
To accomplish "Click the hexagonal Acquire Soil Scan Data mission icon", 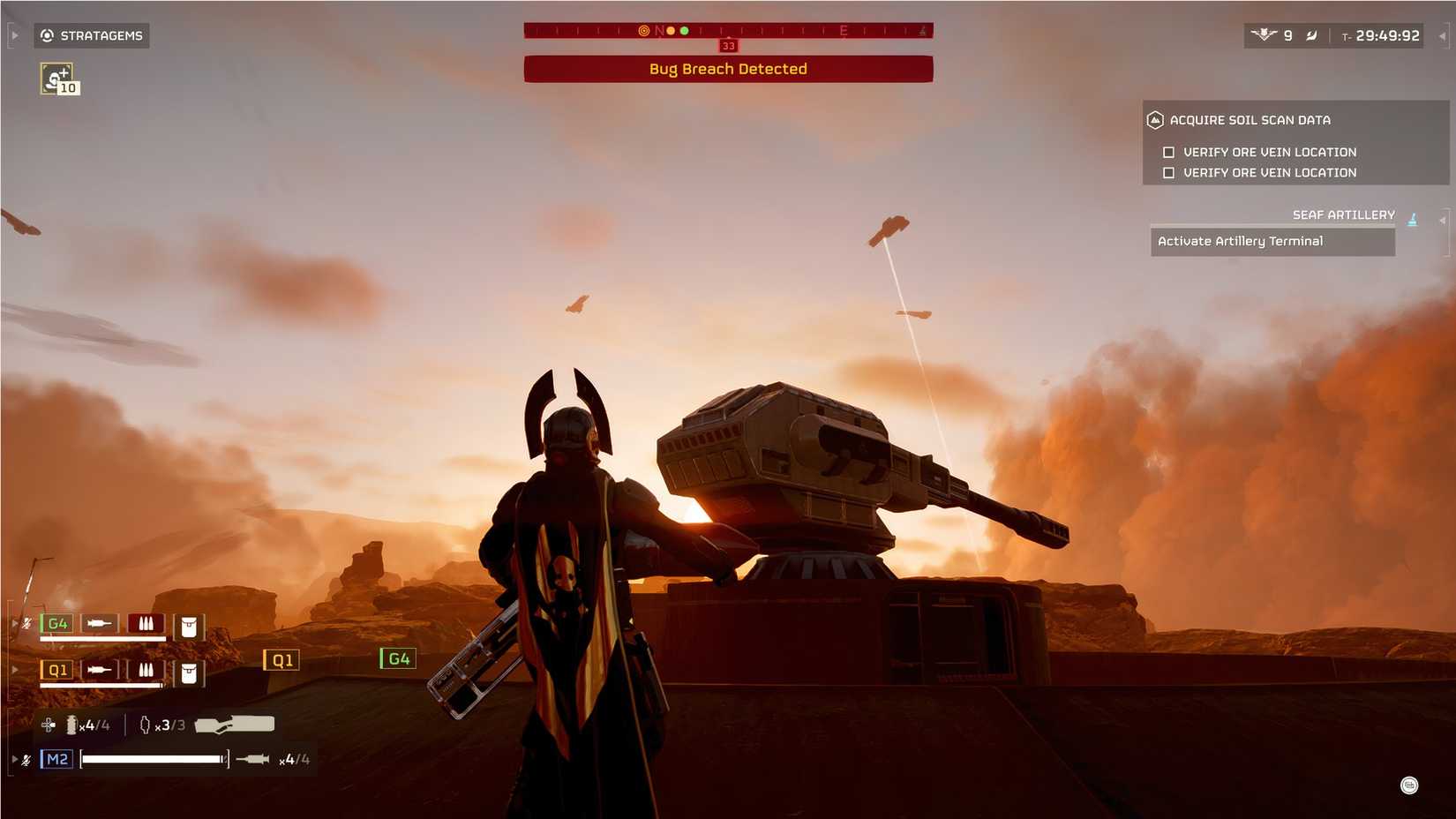I will [x=1155, y=120].
